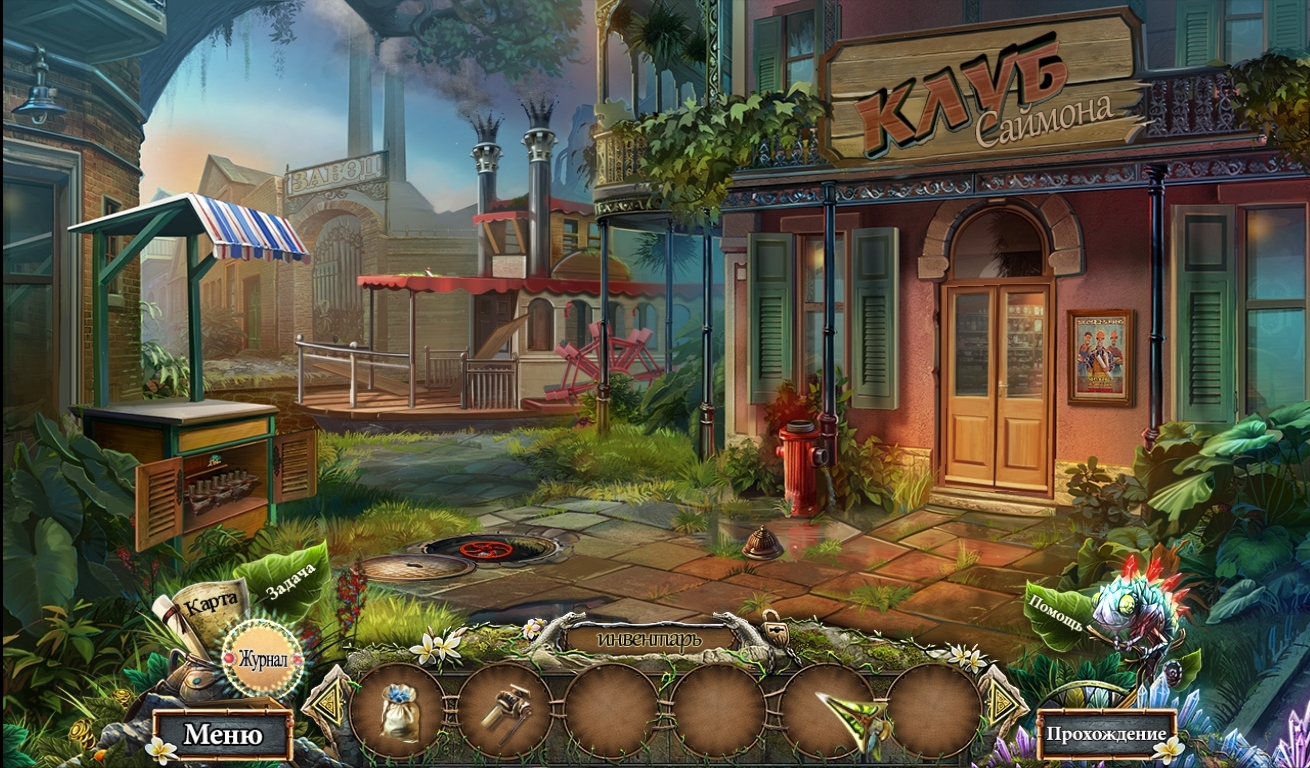Click the right inventory arrow
The image size is (1310, 768).
point(1001,700)
